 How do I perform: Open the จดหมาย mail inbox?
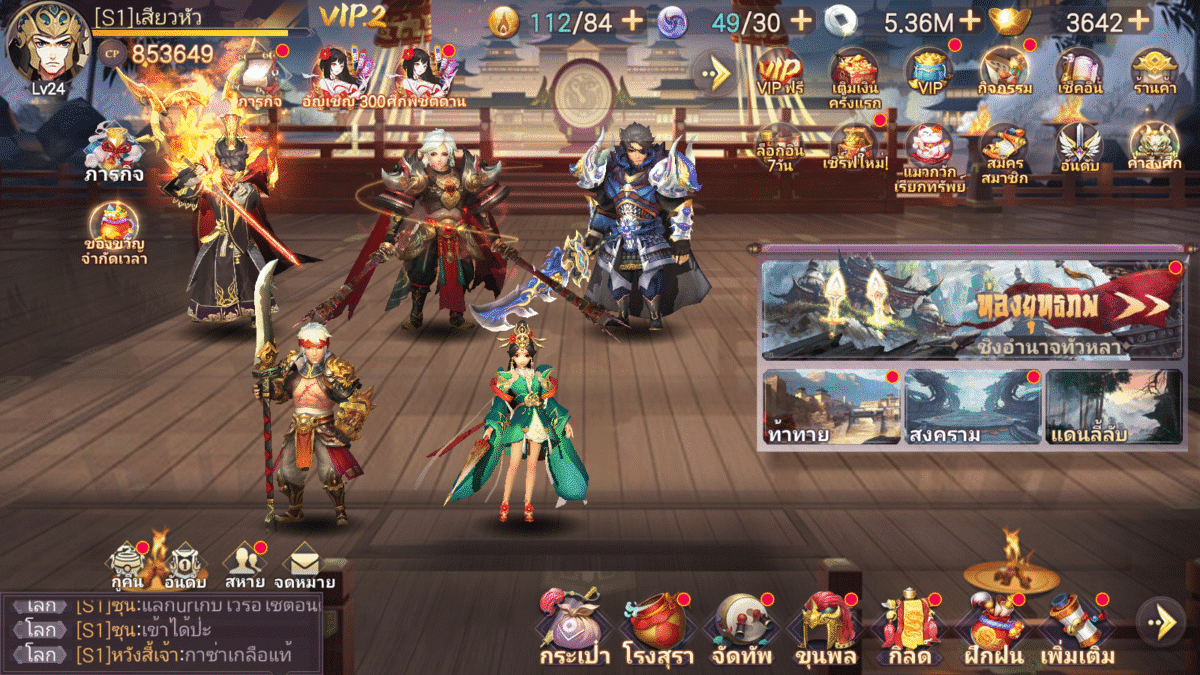303,566
